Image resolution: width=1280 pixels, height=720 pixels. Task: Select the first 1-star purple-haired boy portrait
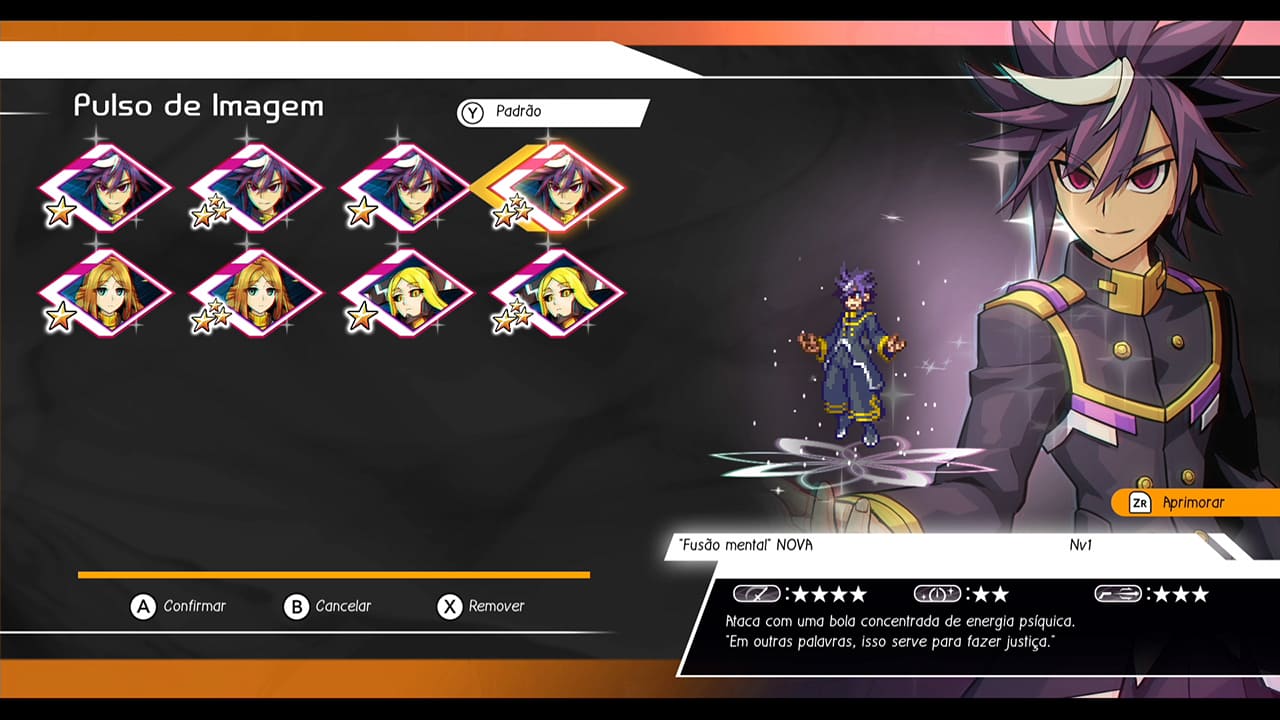pyautogui.click(x=105, y=190)
